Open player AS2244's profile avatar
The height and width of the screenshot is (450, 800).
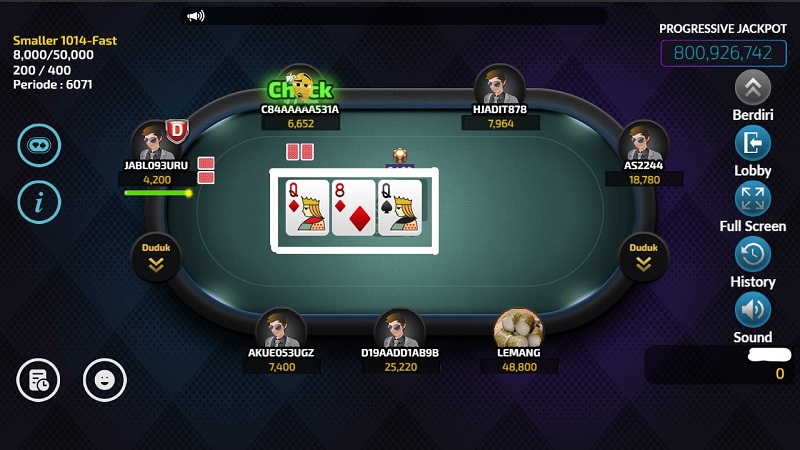click(643, 143)
